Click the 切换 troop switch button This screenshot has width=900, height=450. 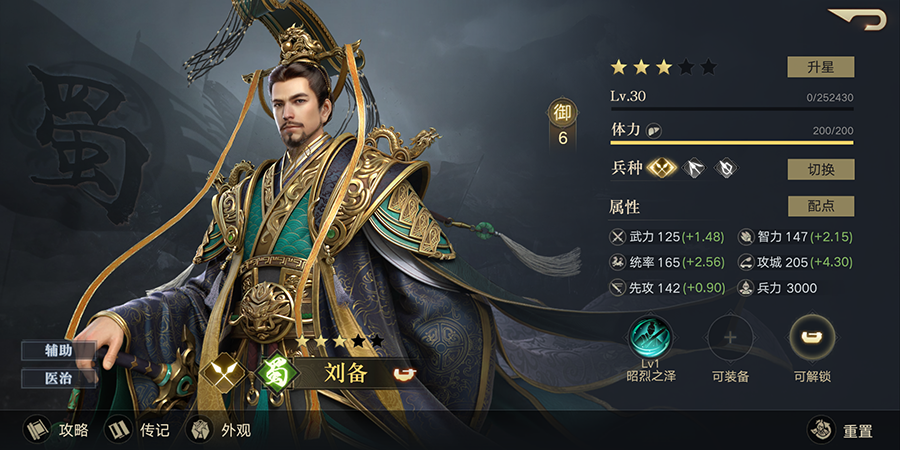click(820, 169)
